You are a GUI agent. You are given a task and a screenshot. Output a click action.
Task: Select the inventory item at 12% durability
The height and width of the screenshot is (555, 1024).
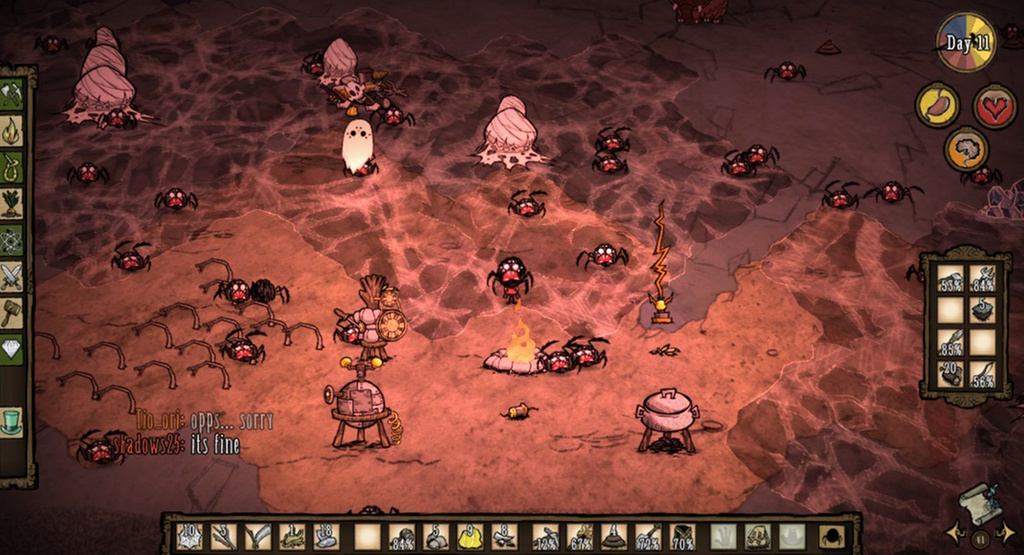(546, 536)
